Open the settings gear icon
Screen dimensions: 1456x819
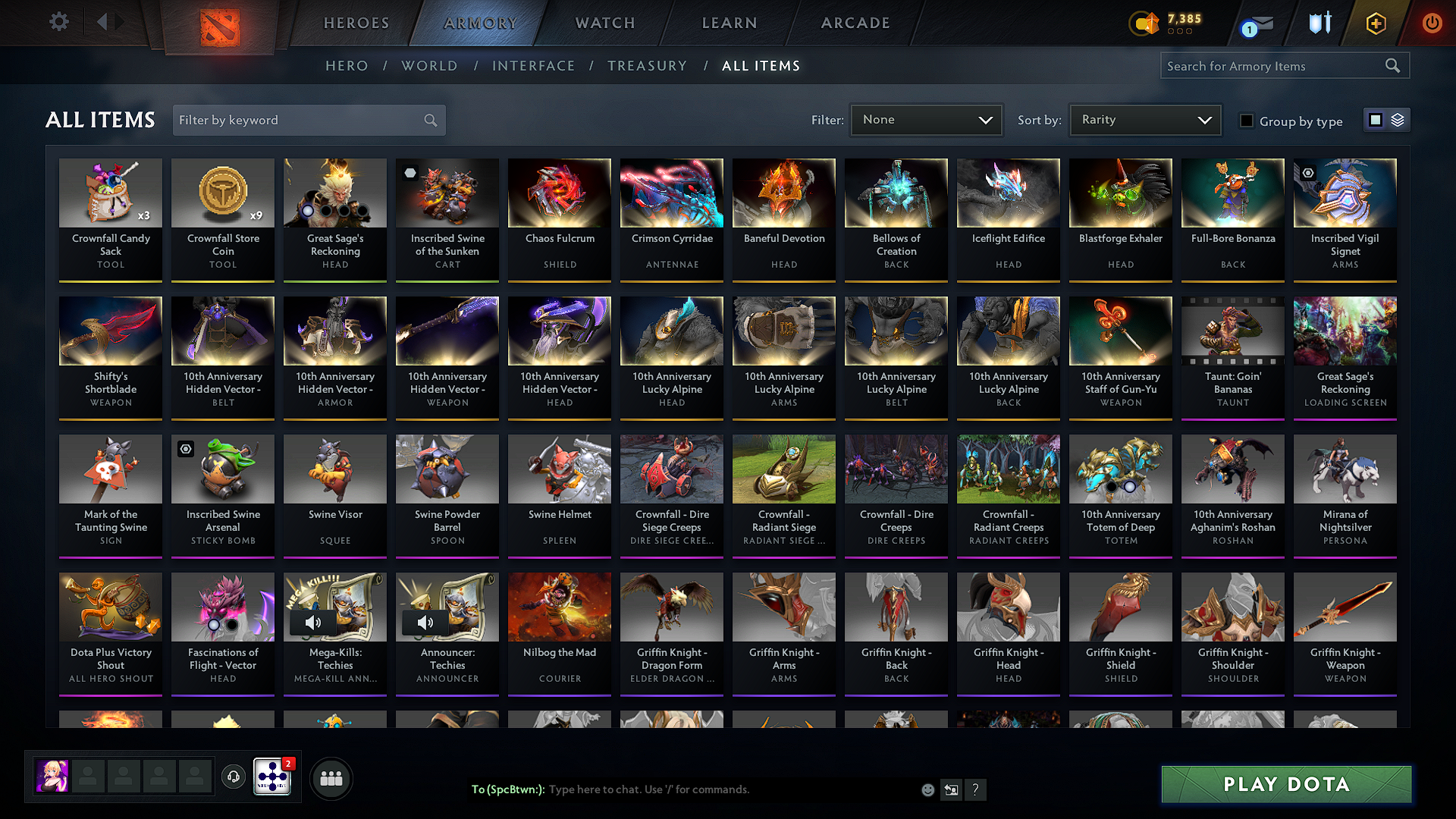tap(58, 22)
